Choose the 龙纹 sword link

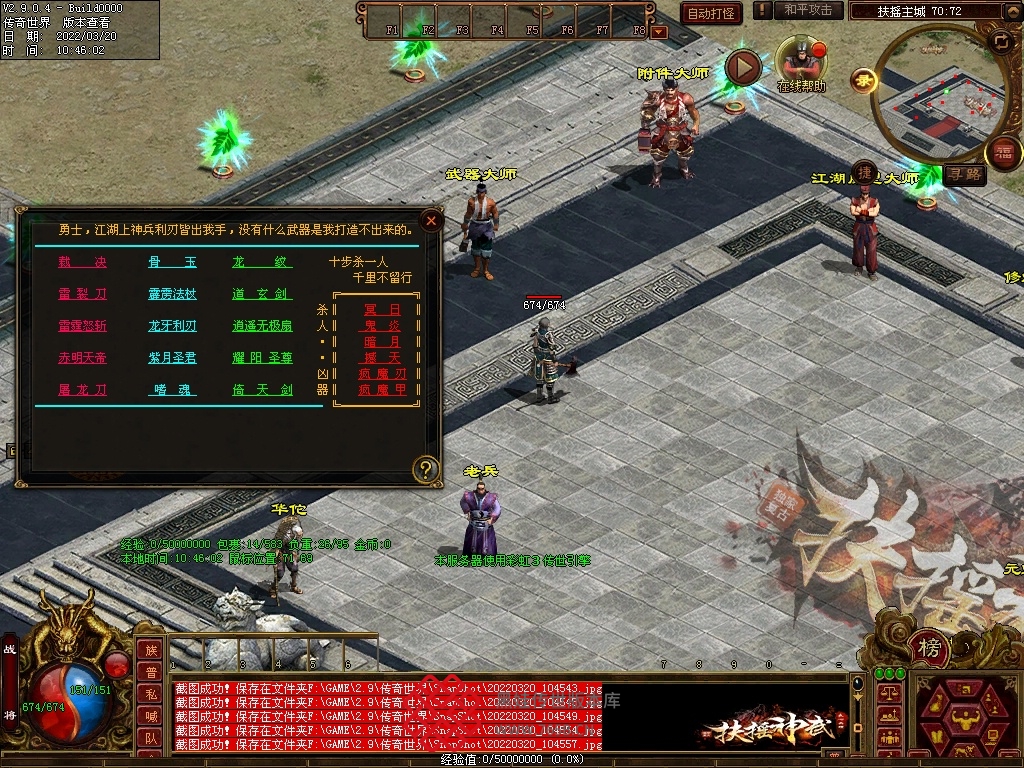pos(262,263)
